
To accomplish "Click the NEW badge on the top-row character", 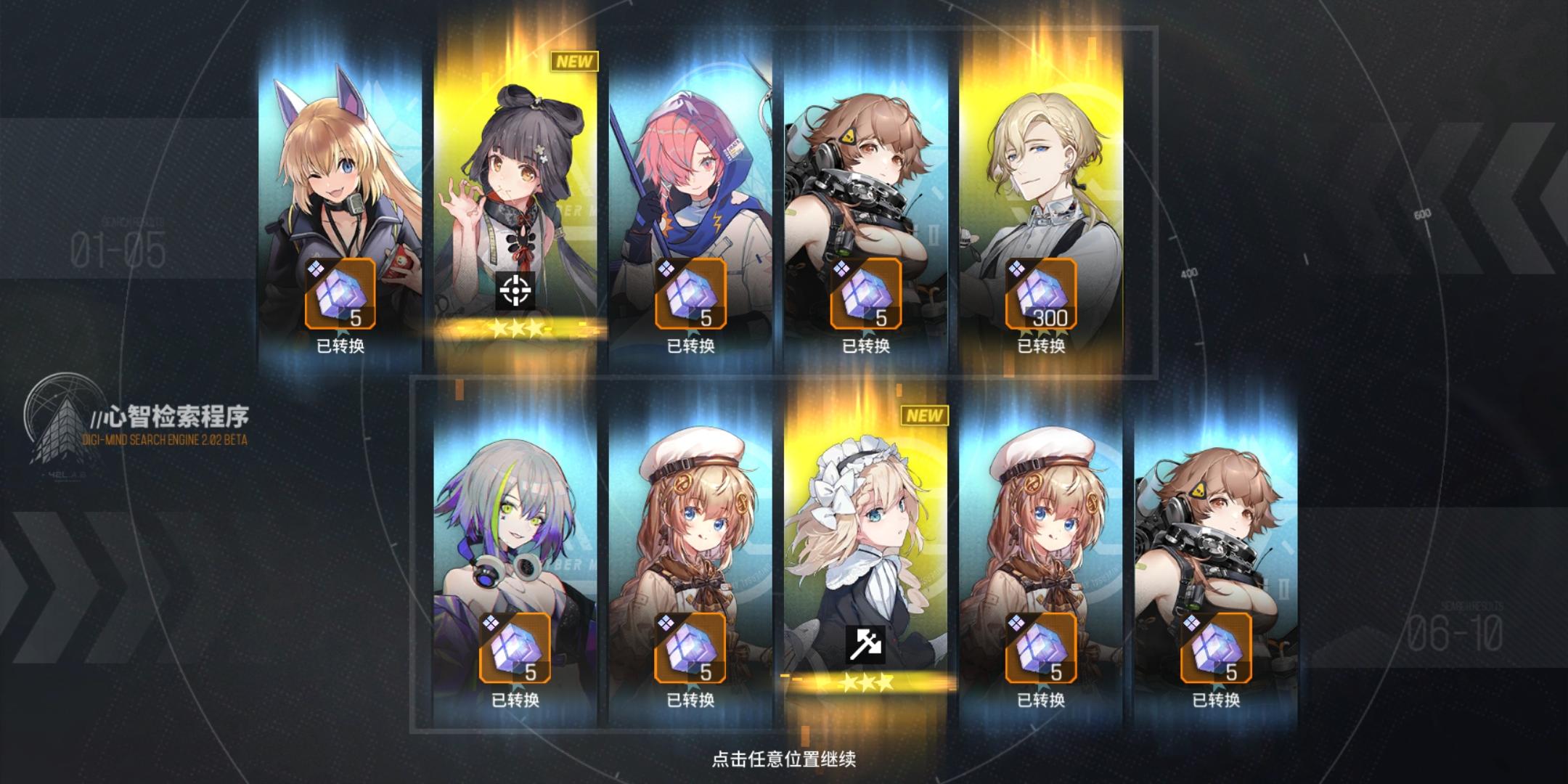I will pyautogui.click(x=573, y=62).
